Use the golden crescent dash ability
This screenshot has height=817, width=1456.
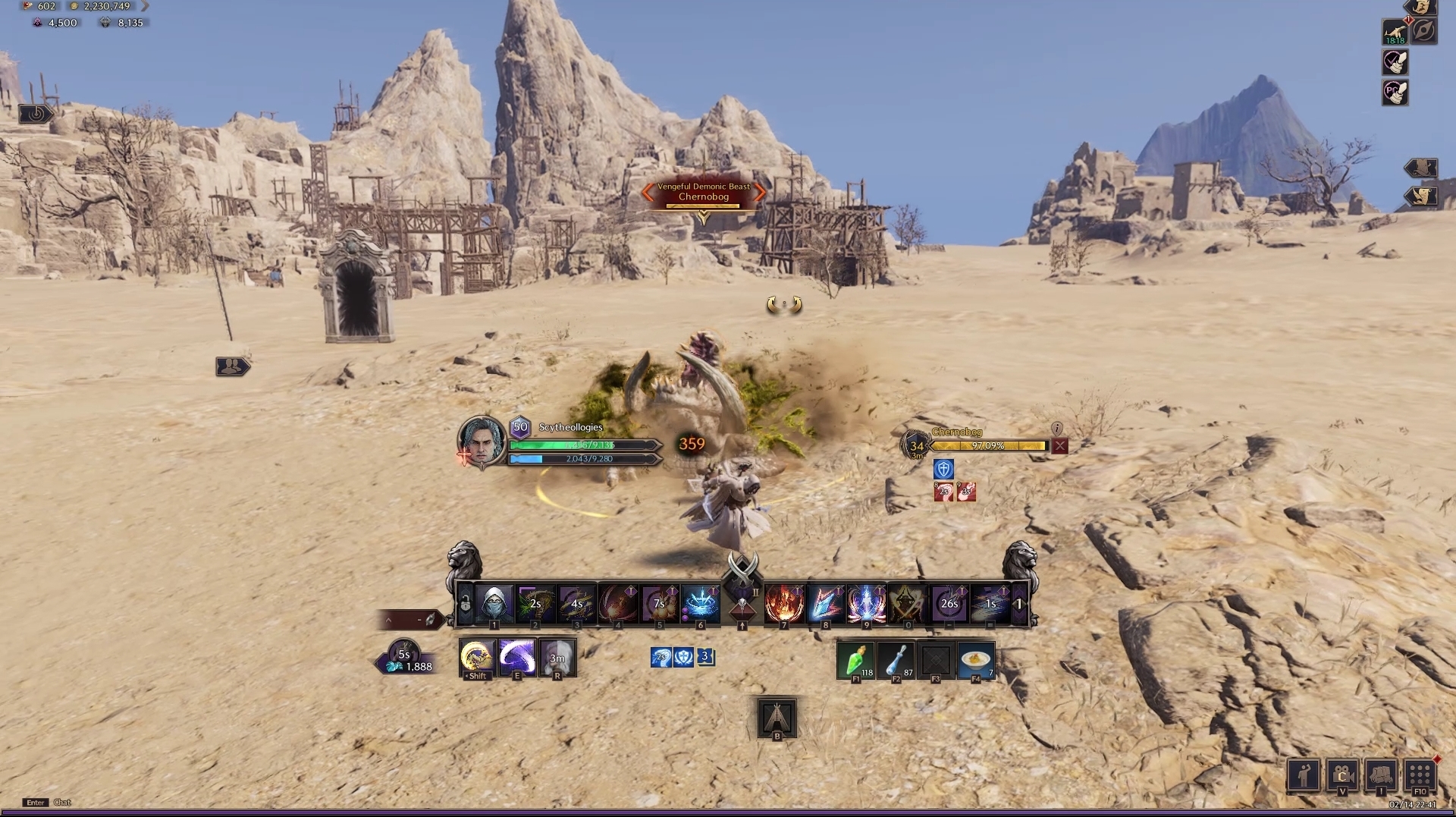tap(477, 657)
